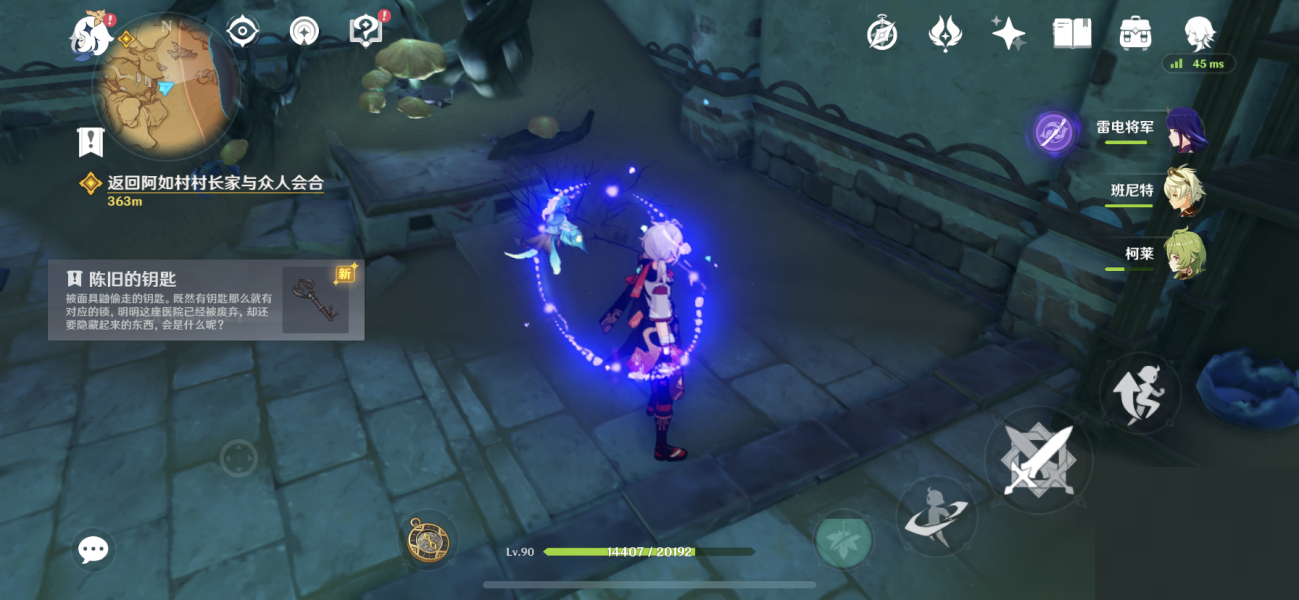
Task: Open the events wing icon
Action: point(944,34)
